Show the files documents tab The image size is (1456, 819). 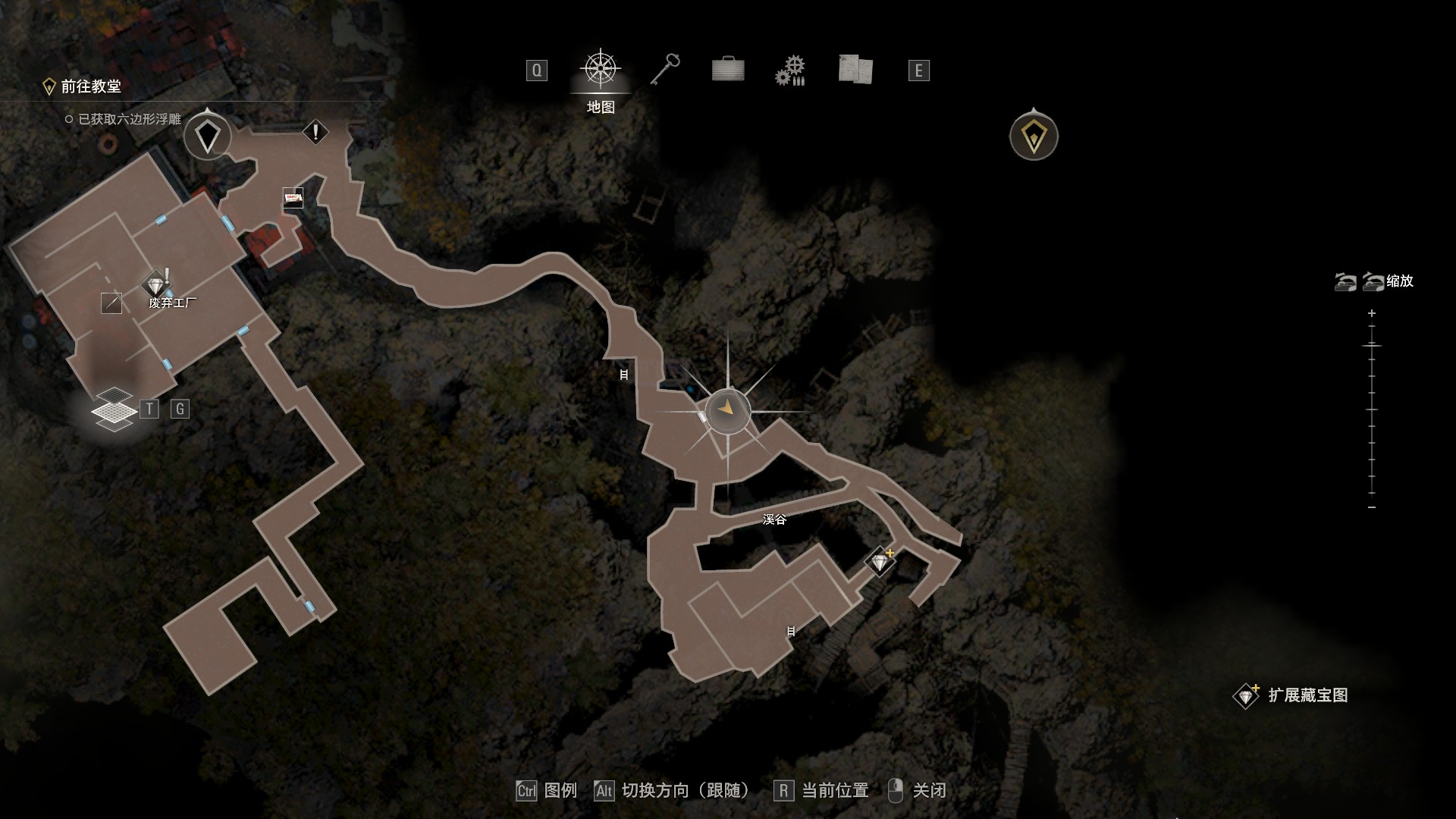(x=855, y=70)
